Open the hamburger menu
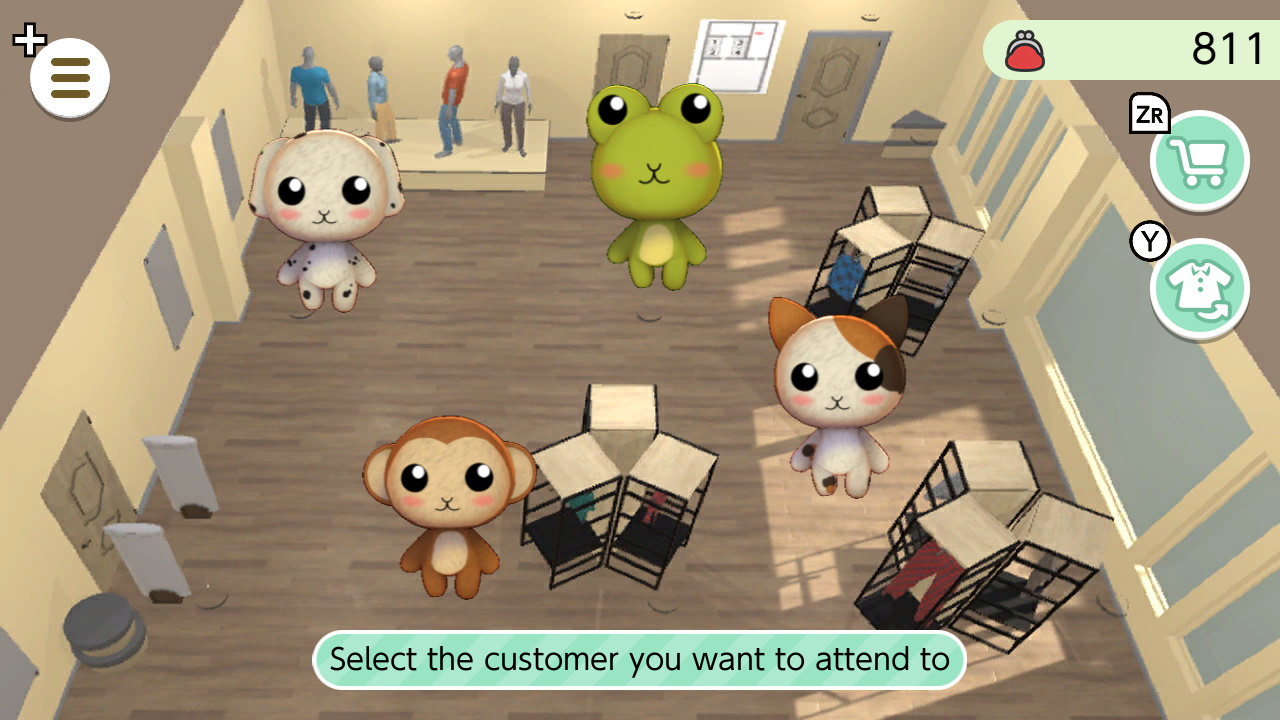This screenshot has height=720, width=1280. 68,78
